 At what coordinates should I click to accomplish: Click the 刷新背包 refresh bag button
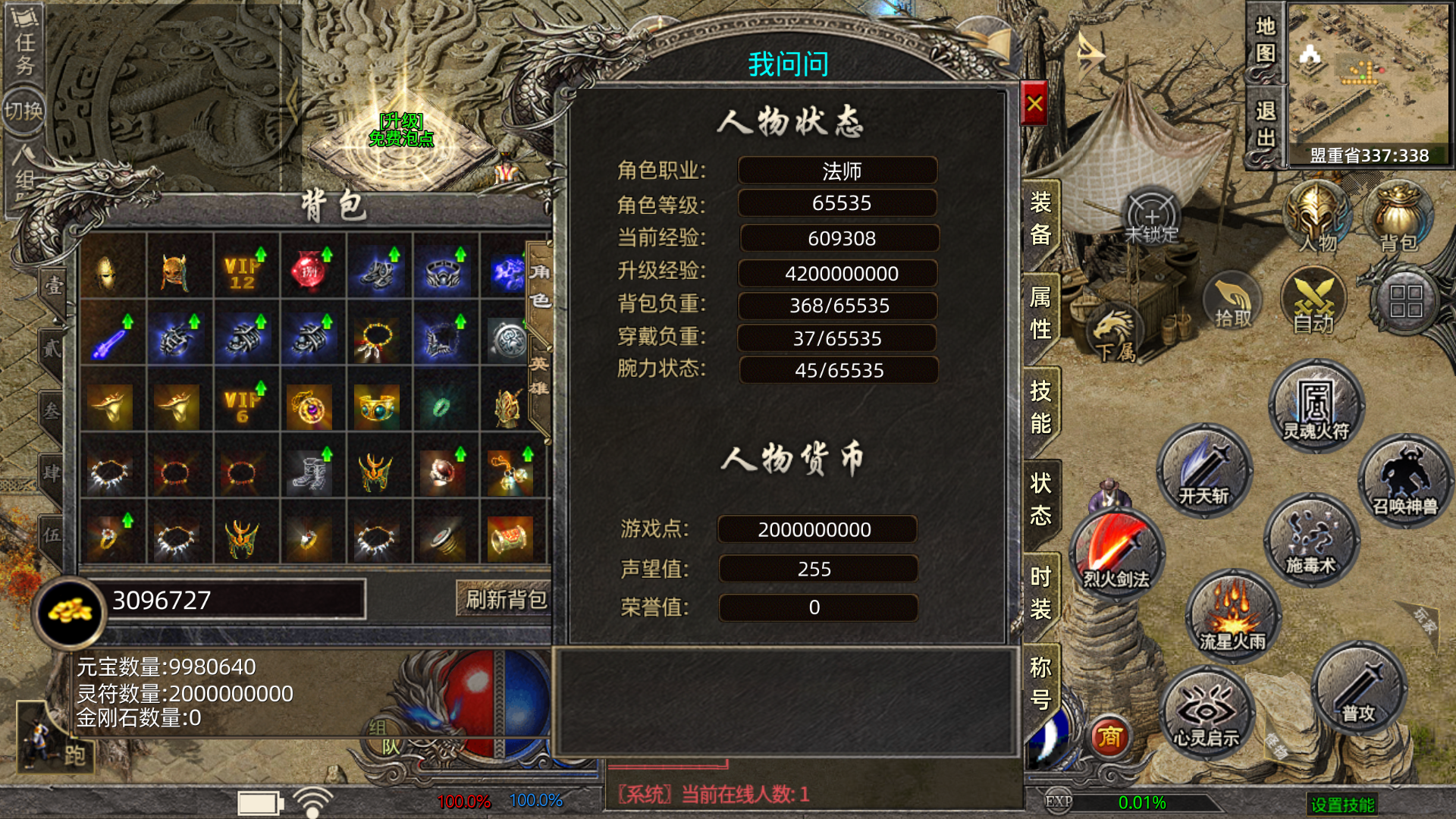tap(505, 600)
